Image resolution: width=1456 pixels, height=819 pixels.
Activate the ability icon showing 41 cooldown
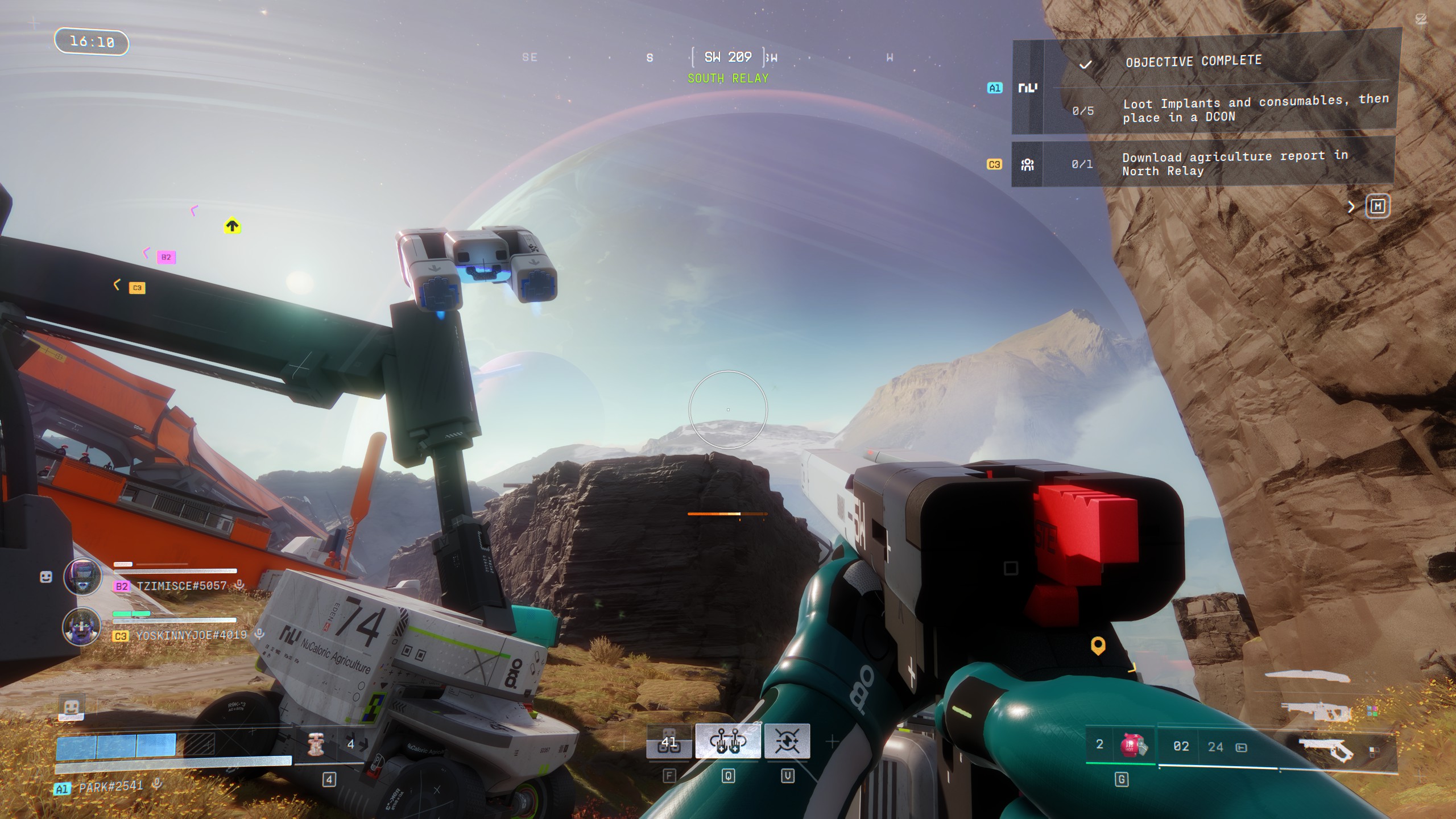pos(669,742)
